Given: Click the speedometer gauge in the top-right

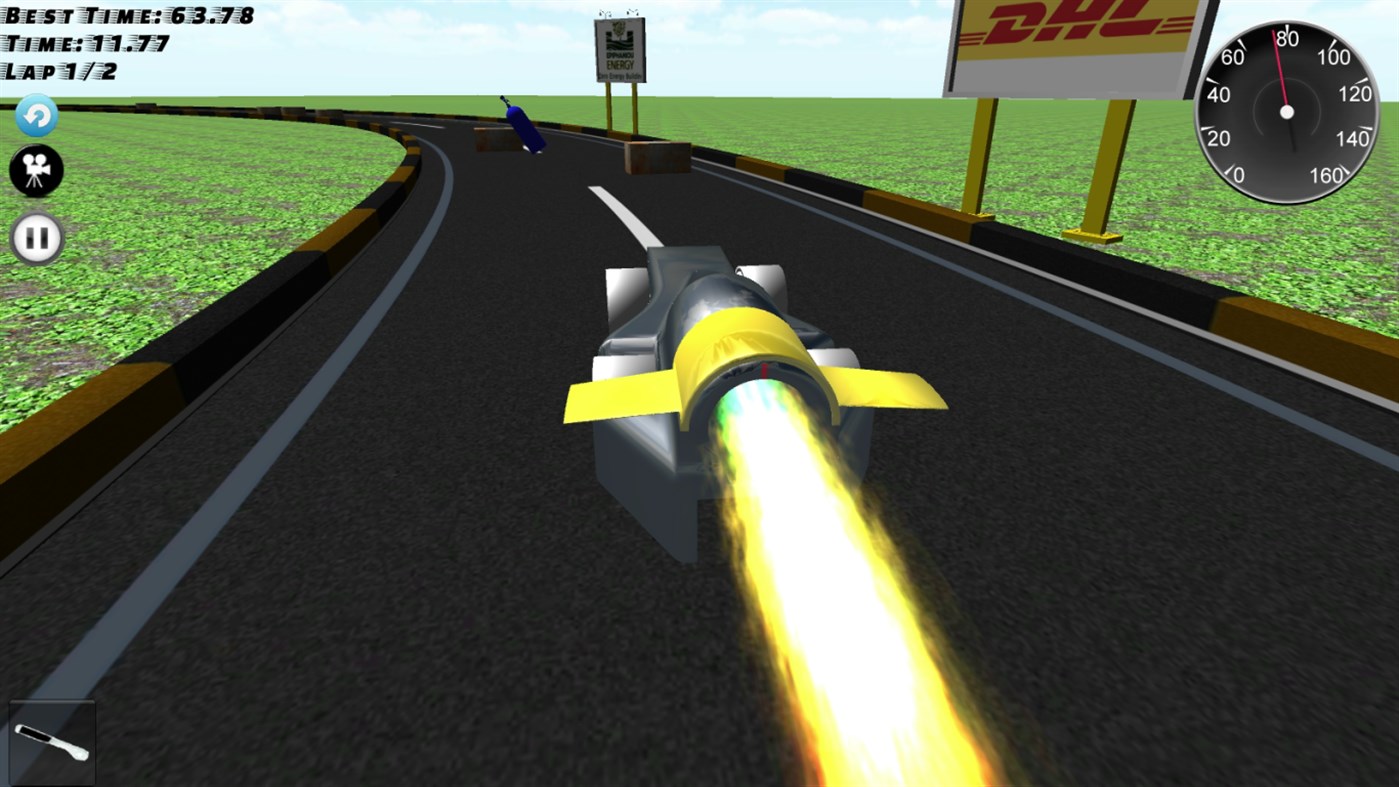Looking at the screenshot, I should pyautogui.click(x=1287, y=112).
